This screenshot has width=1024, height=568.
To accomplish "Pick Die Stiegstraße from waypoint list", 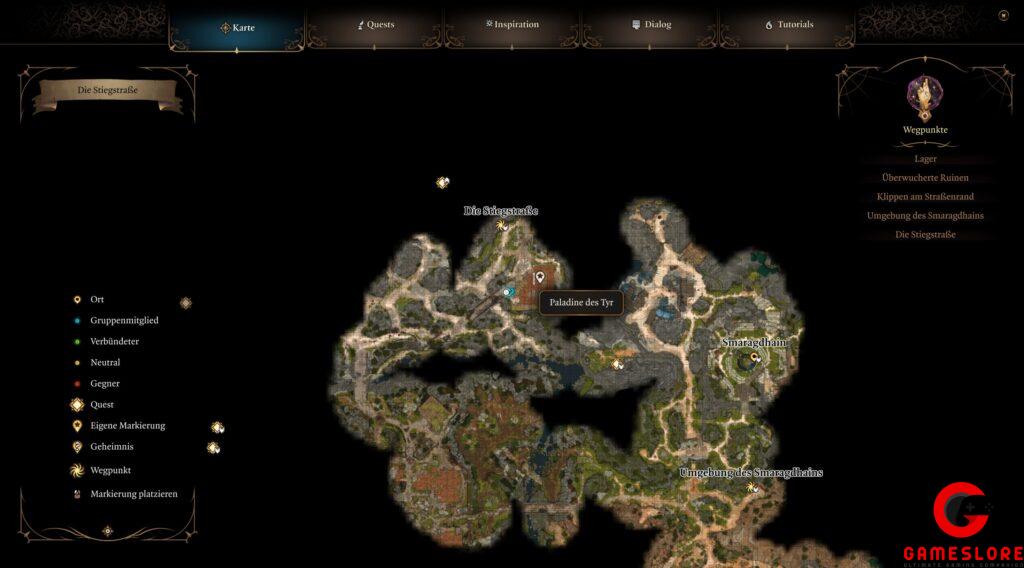I will pos(925,235).
